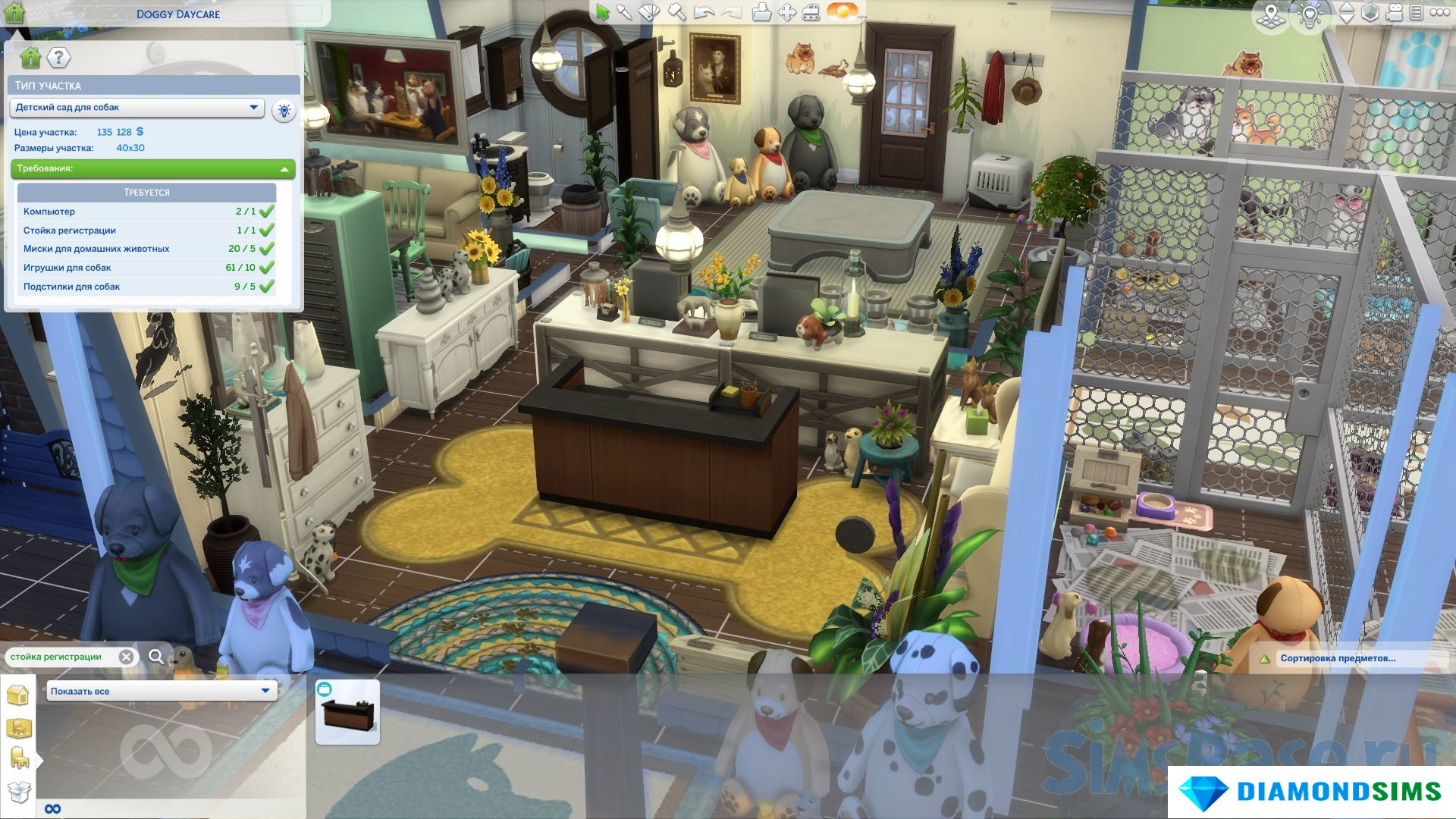Open the Сортировка предметов sorting option
This screenshot has height=819, width=1456.
pos(1337,658)
